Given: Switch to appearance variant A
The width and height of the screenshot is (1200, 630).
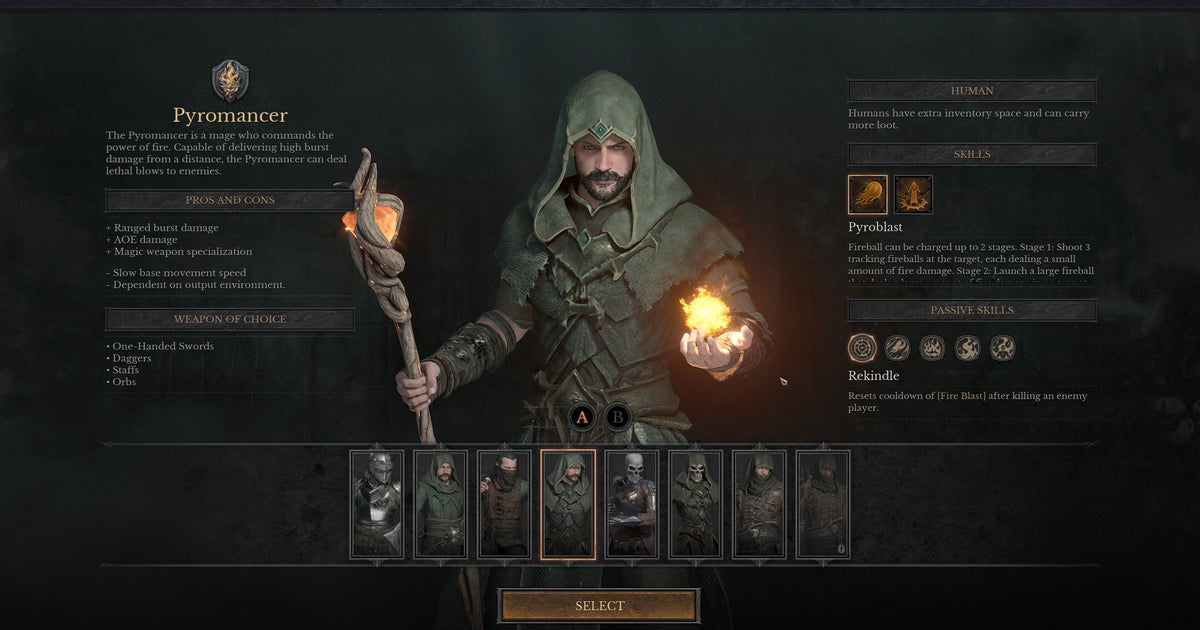Looking at the screenshot, I should point(583,417).
